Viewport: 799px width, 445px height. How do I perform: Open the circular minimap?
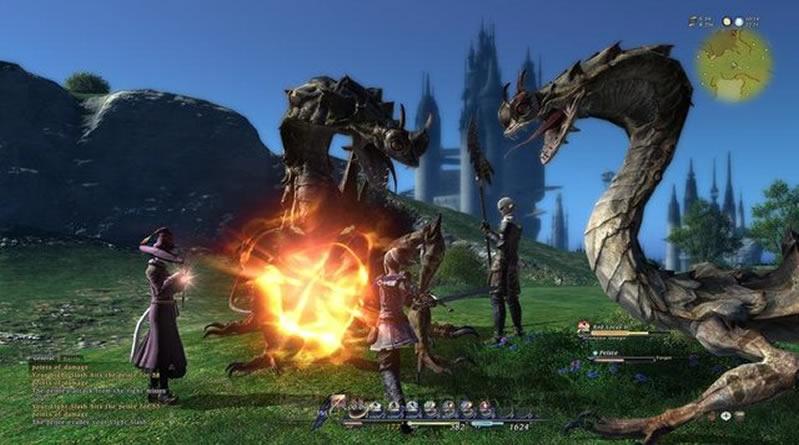733,62
